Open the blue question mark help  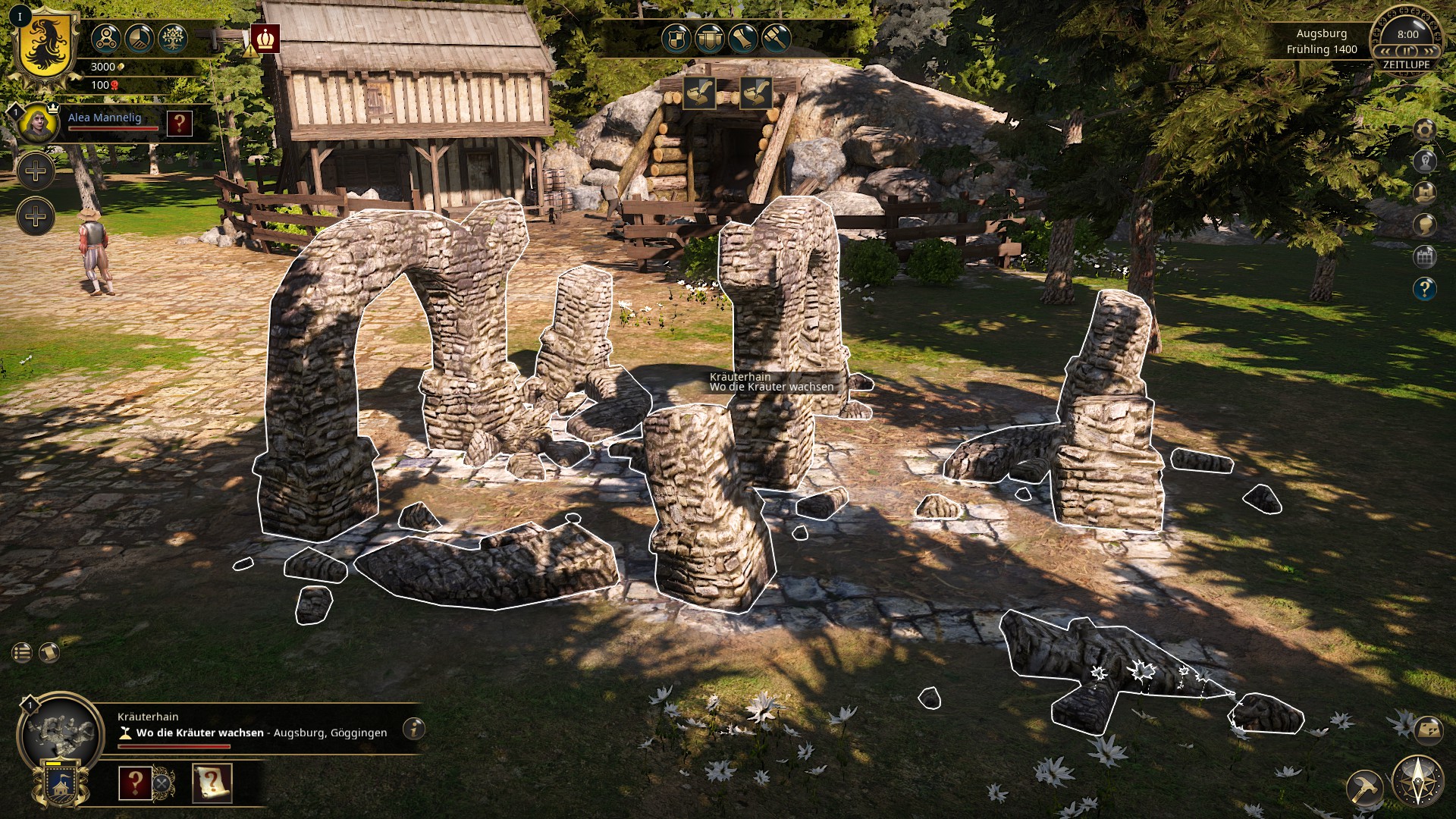click(x=1425, y=289)
